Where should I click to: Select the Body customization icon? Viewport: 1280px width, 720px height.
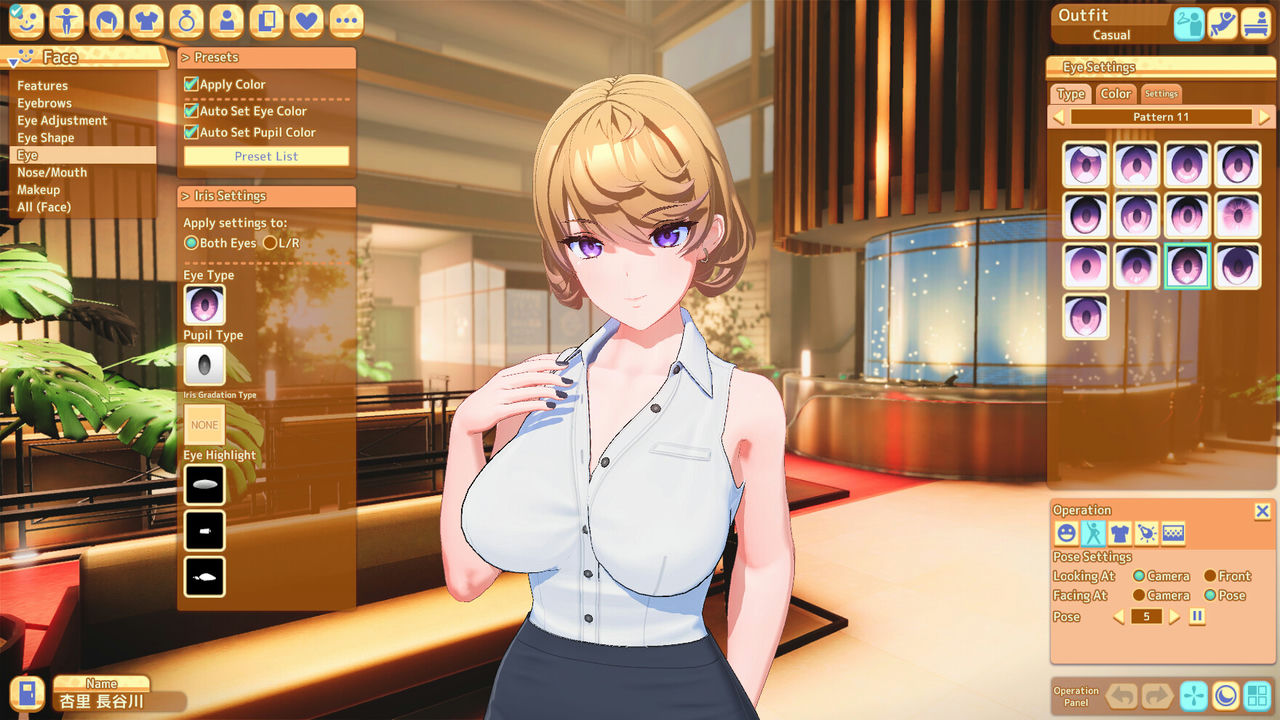pos(66,20)
